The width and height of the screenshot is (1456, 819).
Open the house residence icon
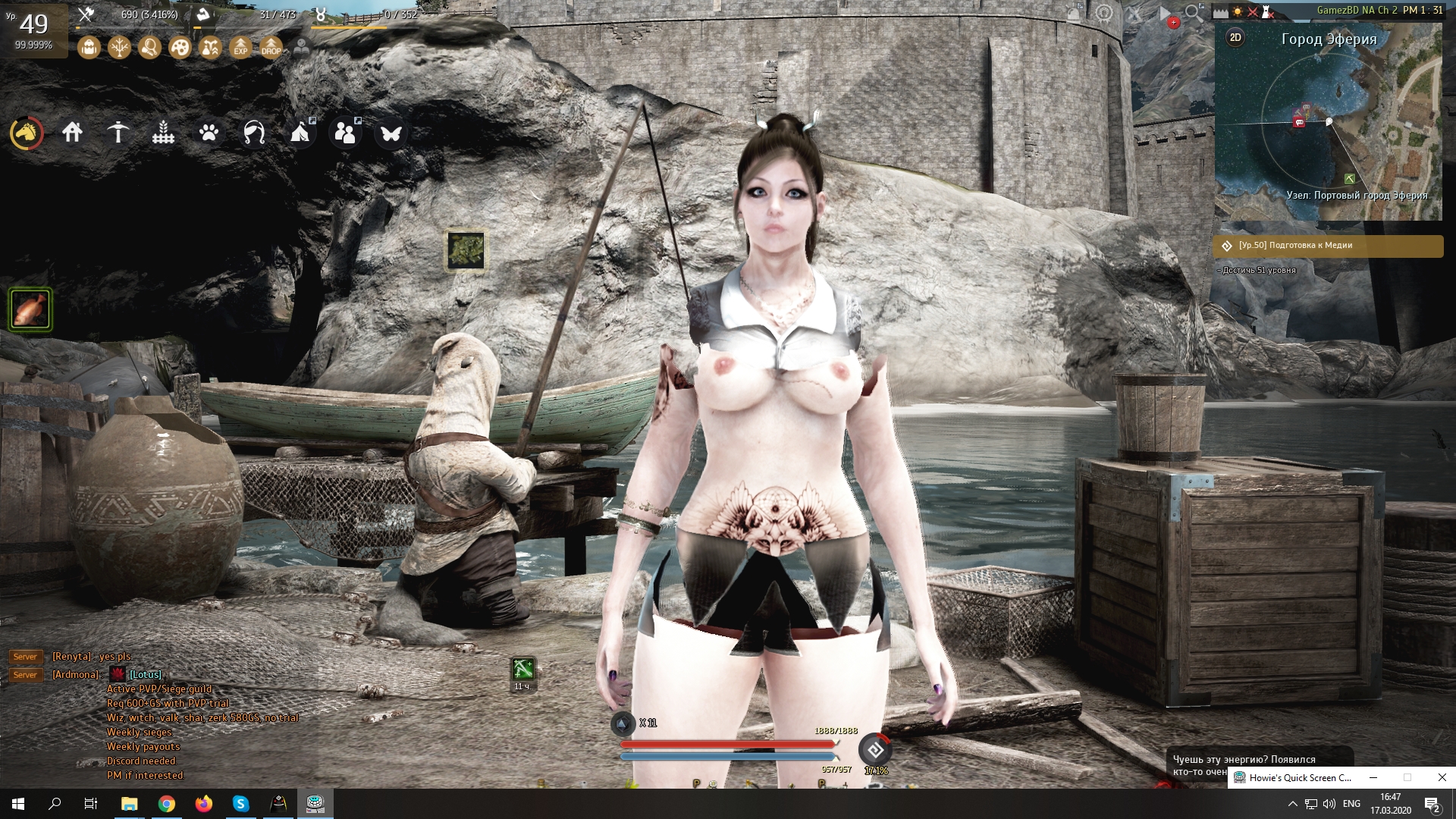(x=72, y=133)
